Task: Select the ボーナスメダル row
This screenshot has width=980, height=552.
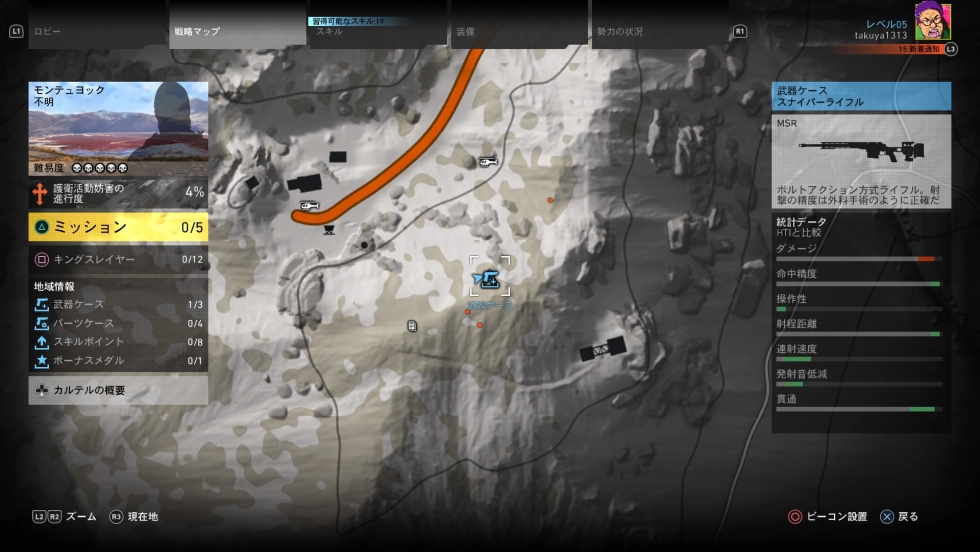Action: click(x=118, y=361)
